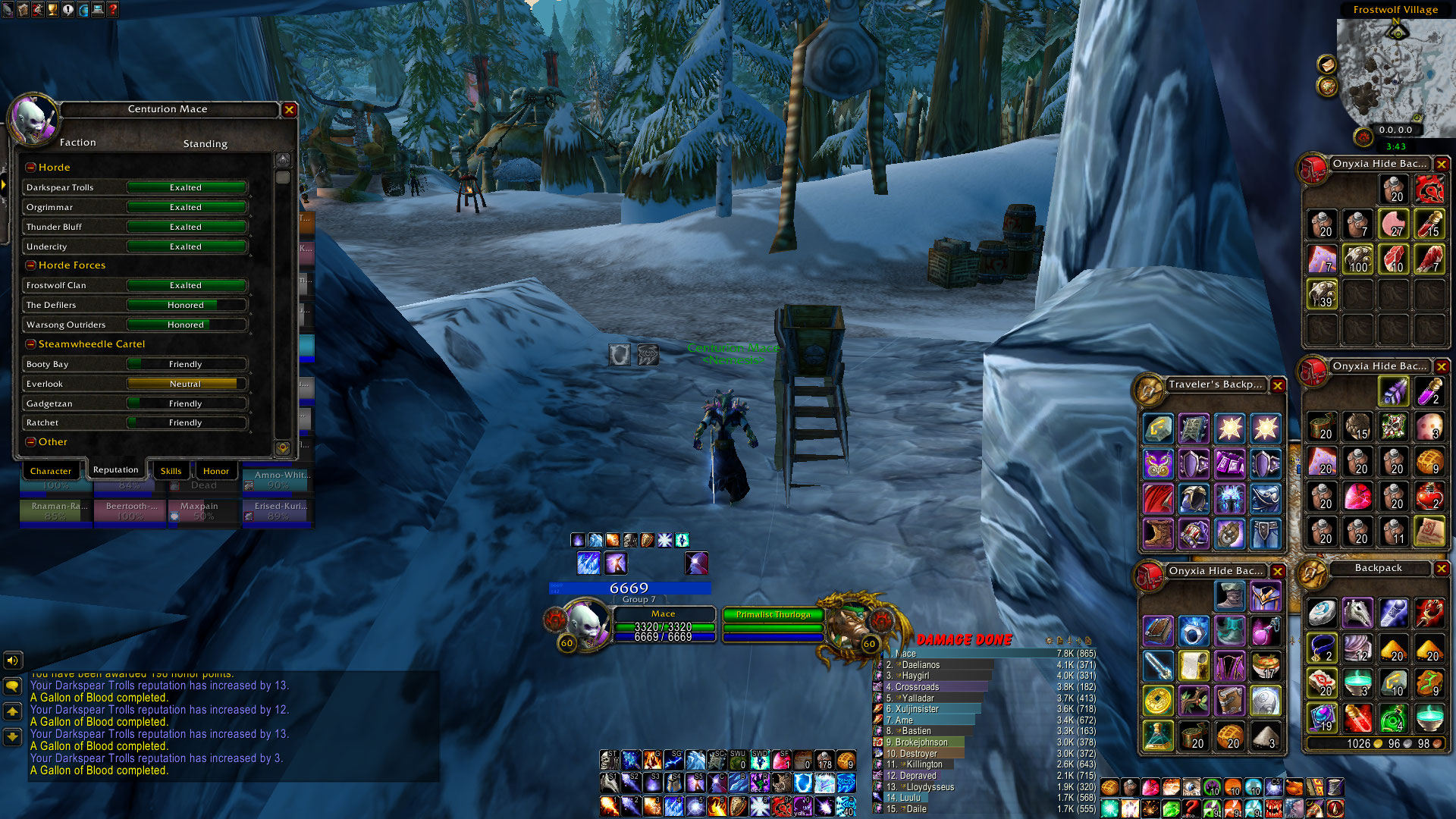
Task: Close the Backpack bag window
Action: pos(1442,569)
